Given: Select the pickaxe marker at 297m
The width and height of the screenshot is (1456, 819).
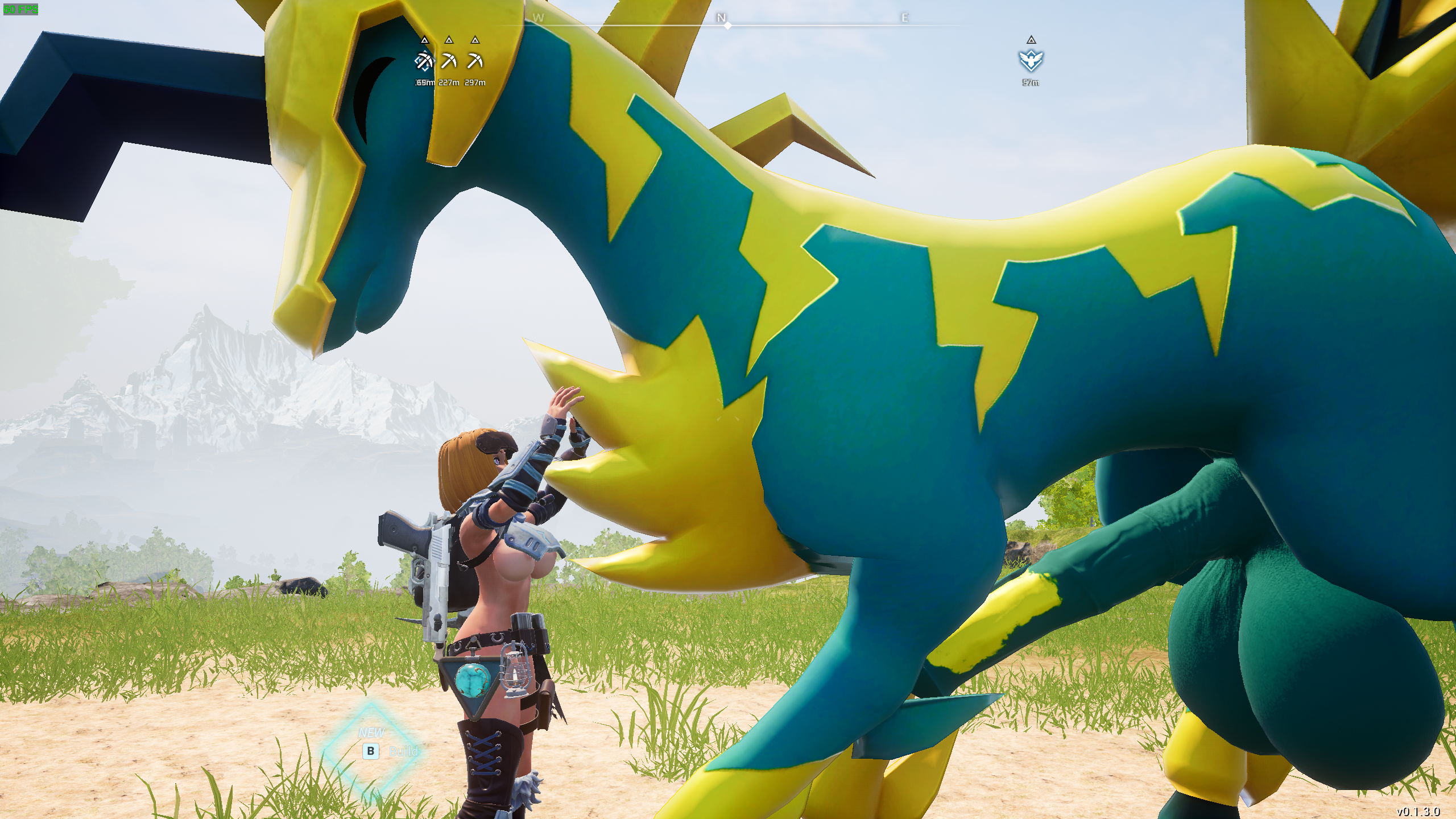Looking at the screenshot, I should pyautogui.click(x=475, y=60).
